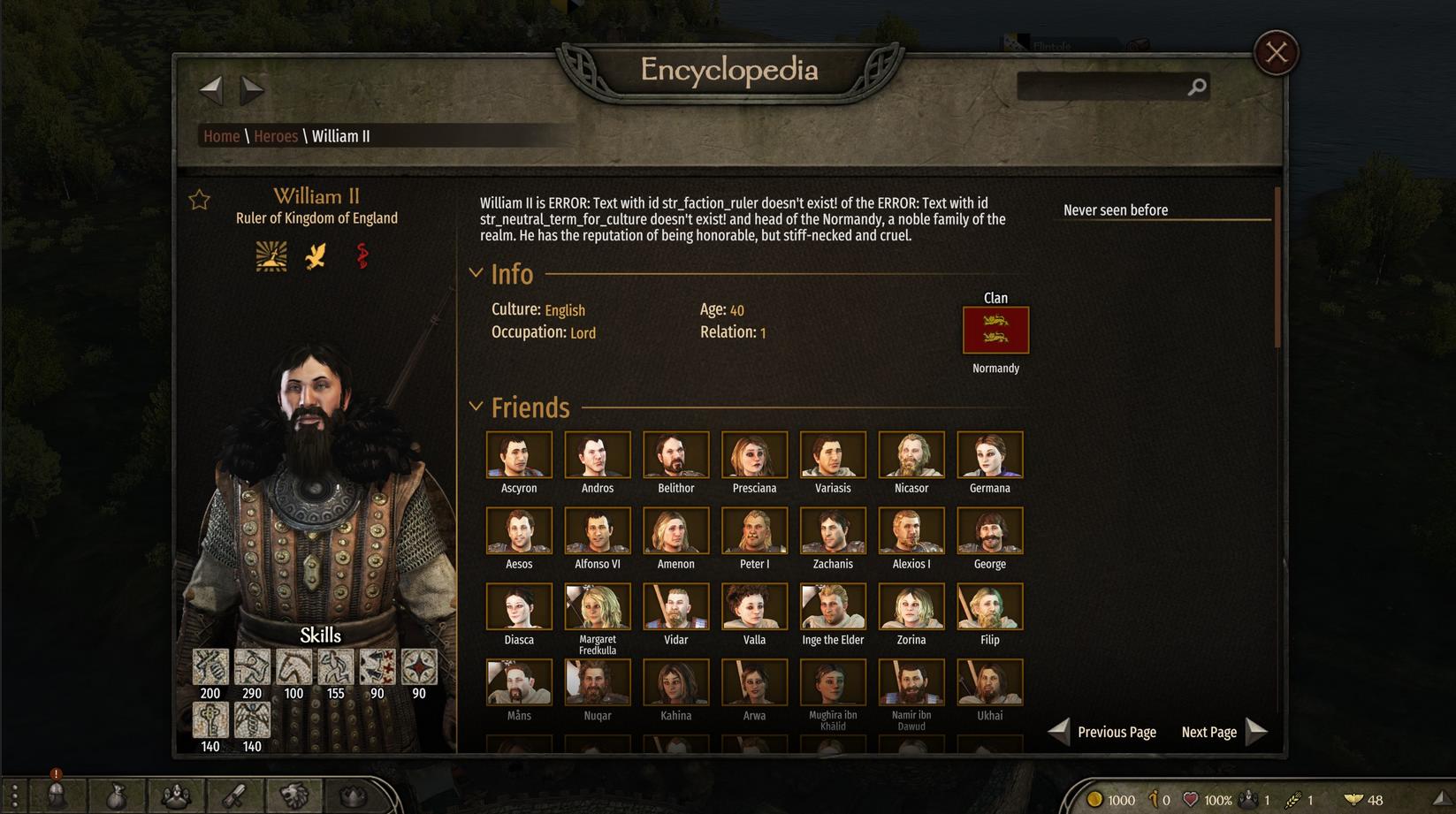The image size is (1456, 814).
Task: Select Inge the Elder's portrait
Action: click(x=833, y=606)
